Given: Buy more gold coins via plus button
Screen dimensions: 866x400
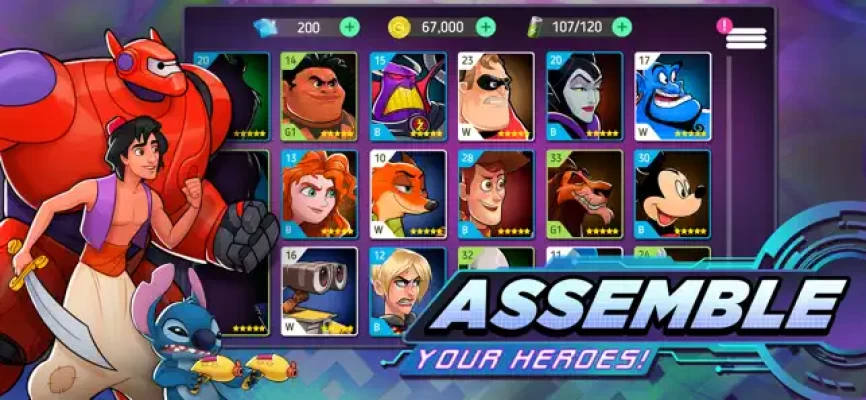Looking at the screenshot, I should click(485, 27).
